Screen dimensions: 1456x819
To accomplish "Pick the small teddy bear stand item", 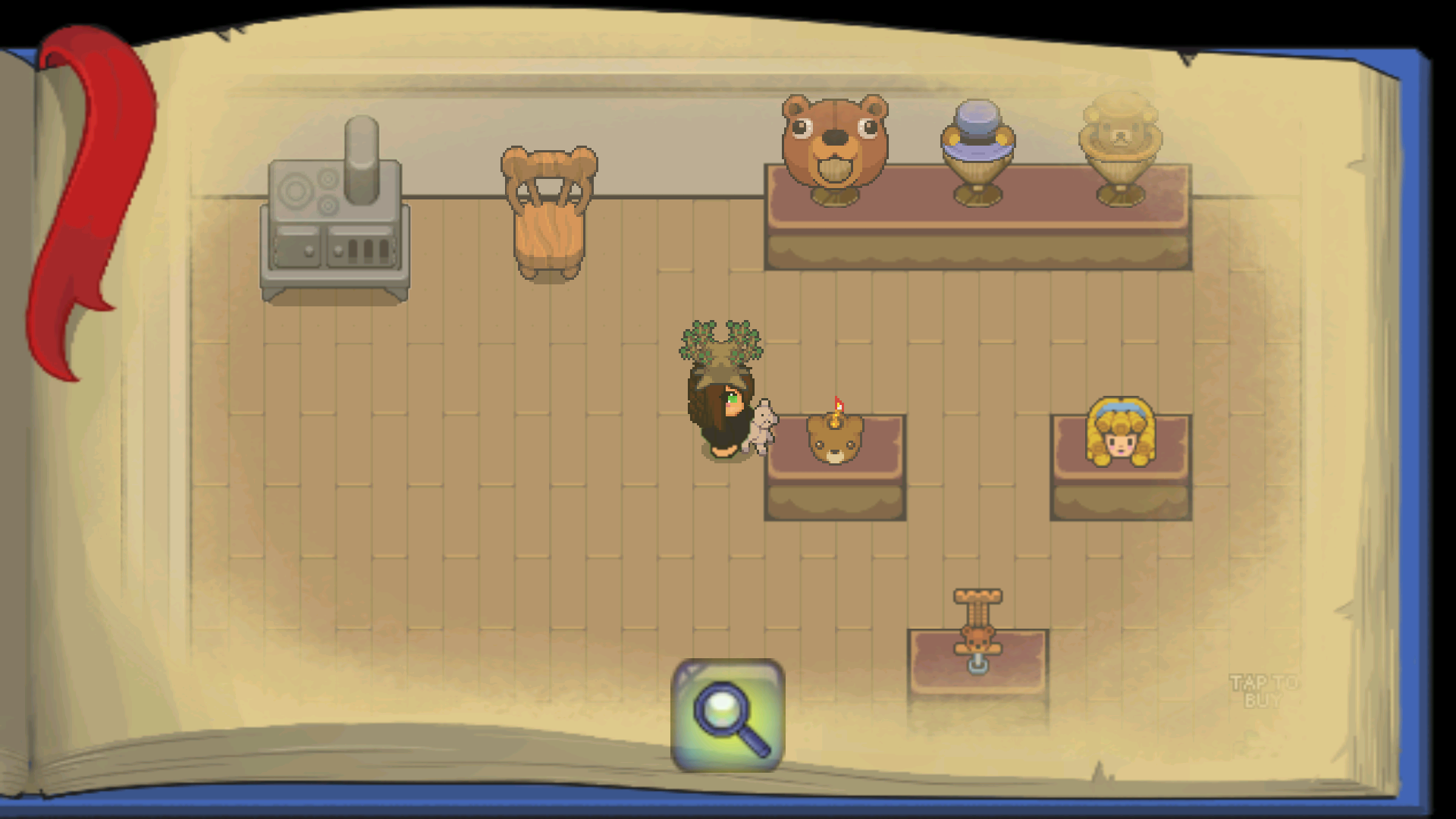I will tap(977, 629).
